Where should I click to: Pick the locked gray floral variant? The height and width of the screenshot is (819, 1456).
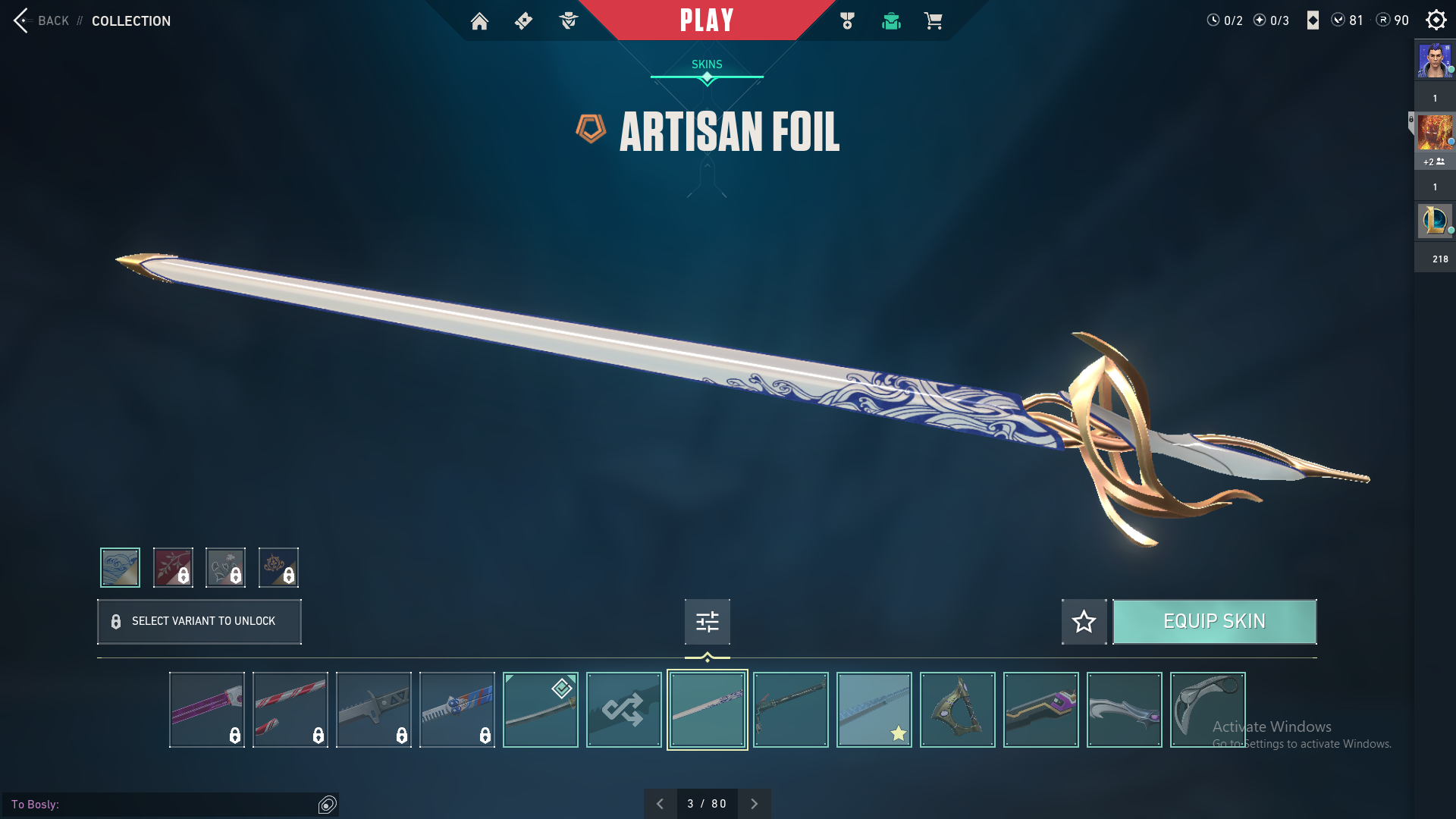(225, 567)
